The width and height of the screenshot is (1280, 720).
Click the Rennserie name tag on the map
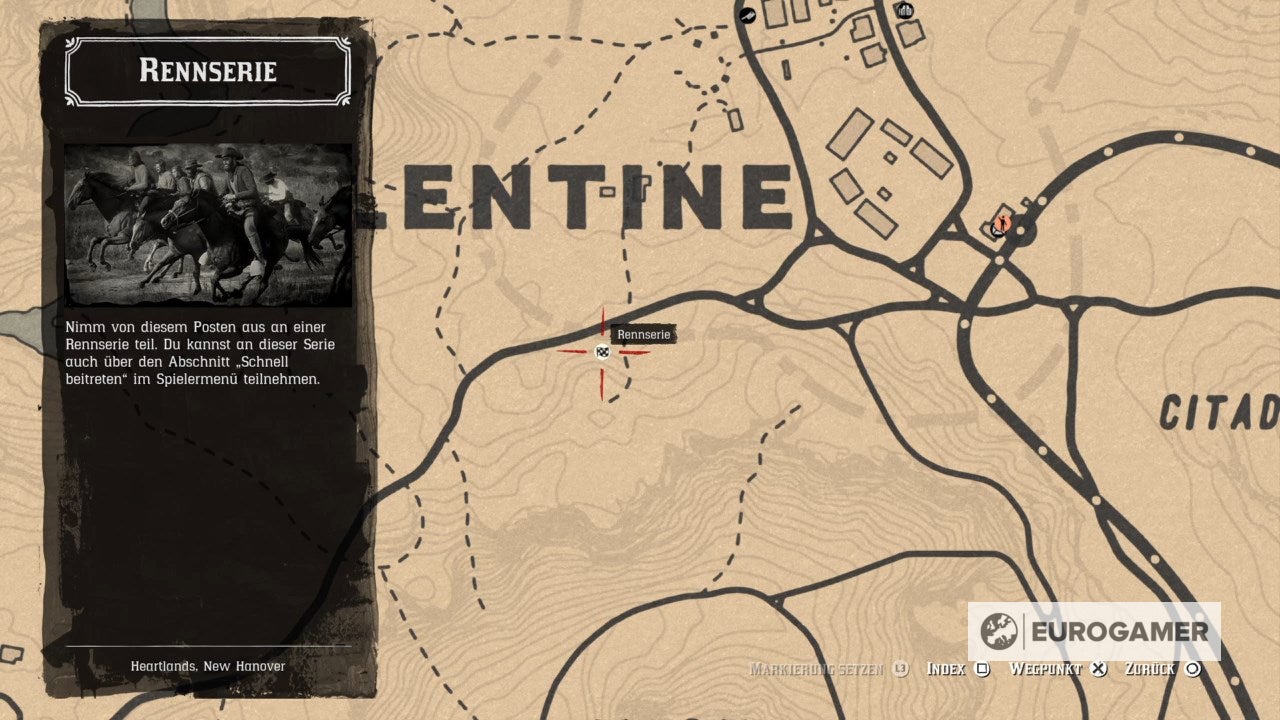[x=644, y=335]
